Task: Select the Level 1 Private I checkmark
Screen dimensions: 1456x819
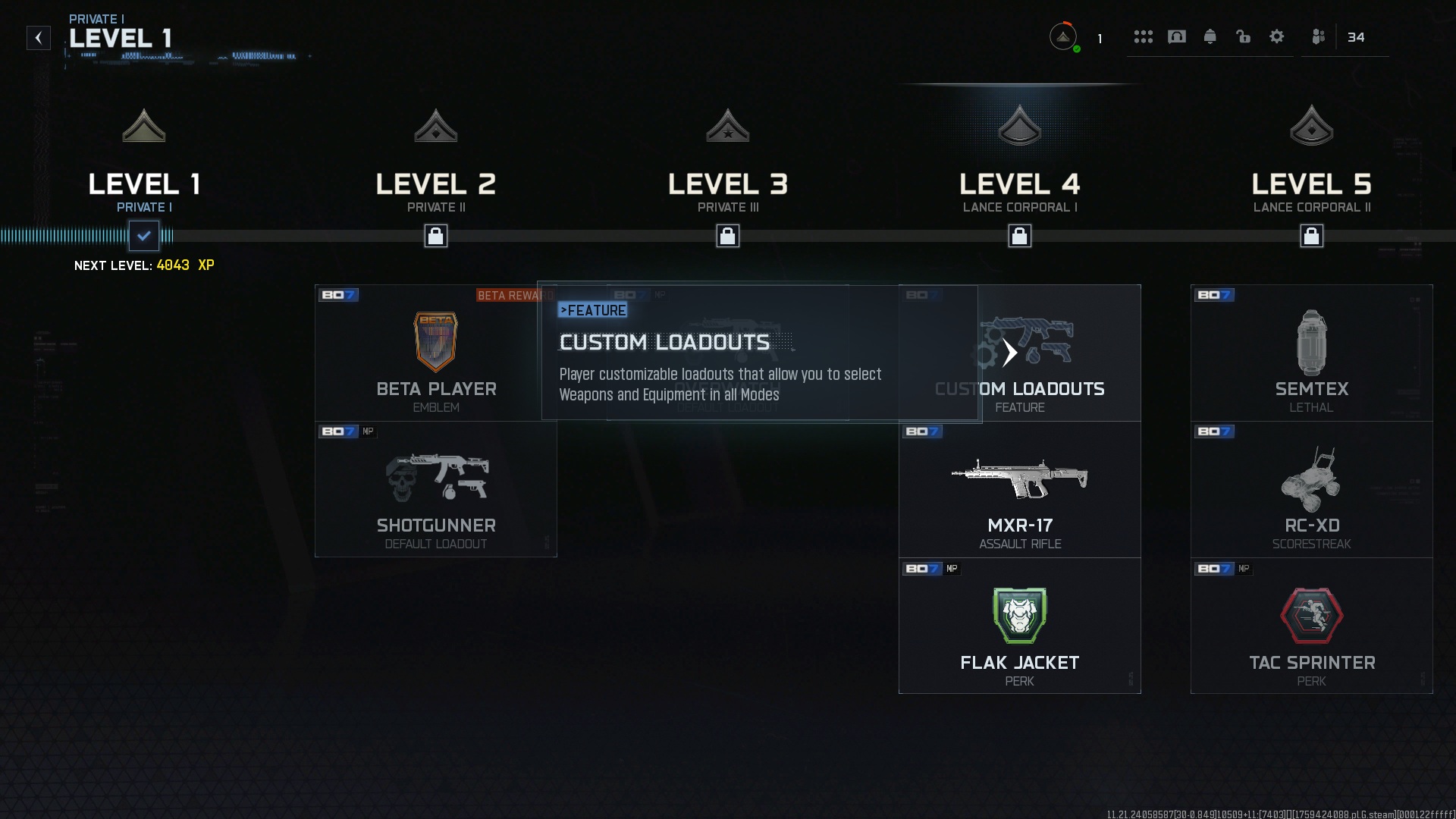Action: click(144, 236)
